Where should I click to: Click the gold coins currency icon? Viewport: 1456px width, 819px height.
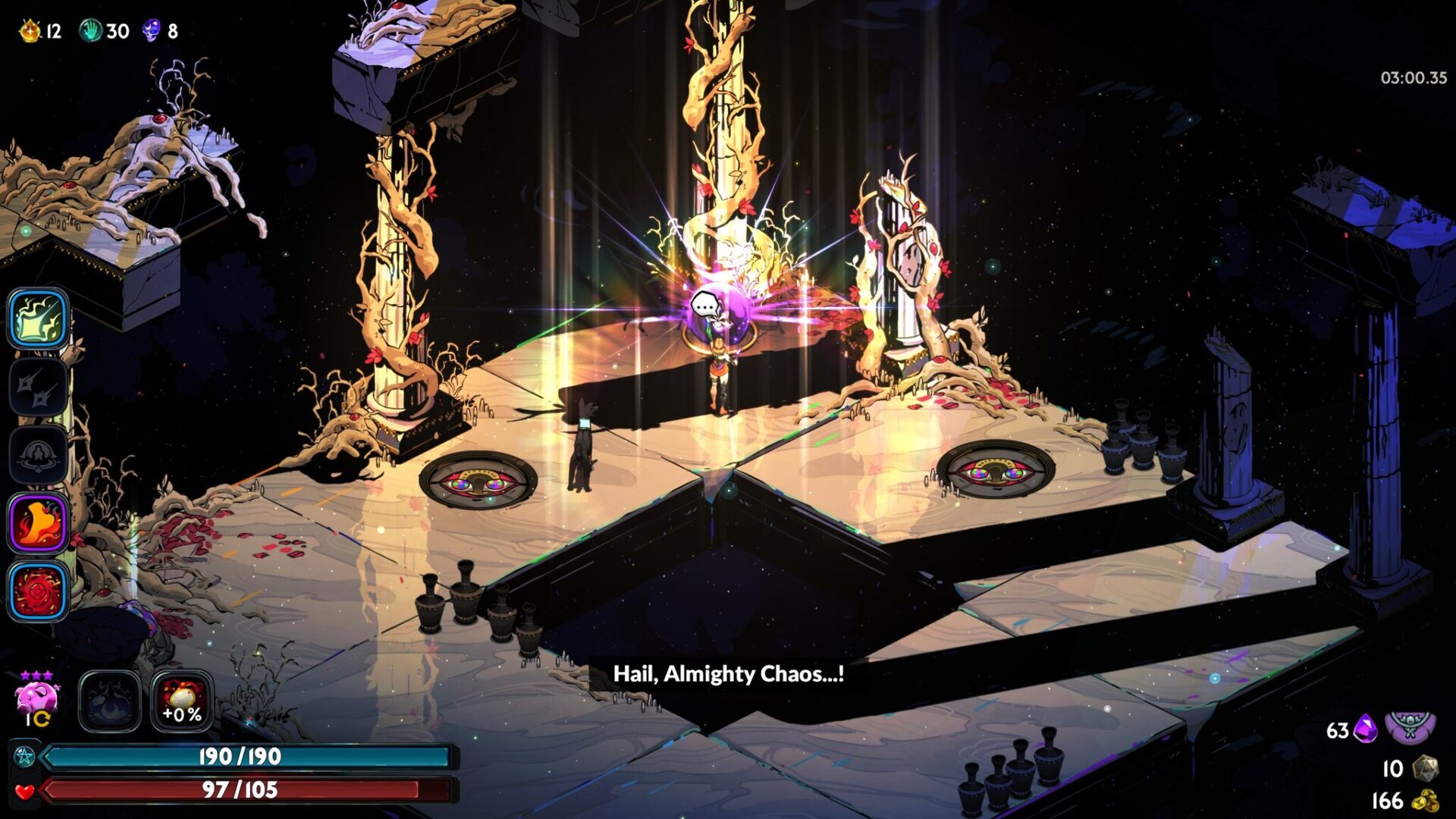(1426, 801)
